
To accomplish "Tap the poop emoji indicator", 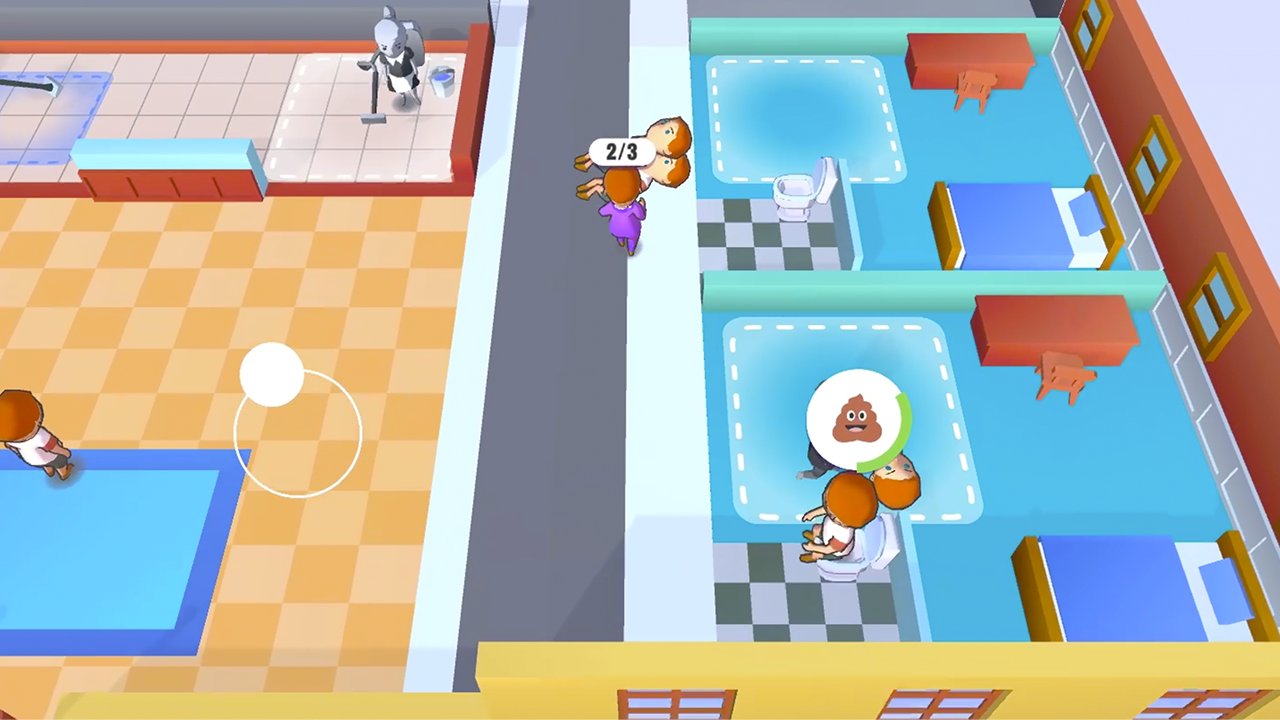I will point(858,420).
